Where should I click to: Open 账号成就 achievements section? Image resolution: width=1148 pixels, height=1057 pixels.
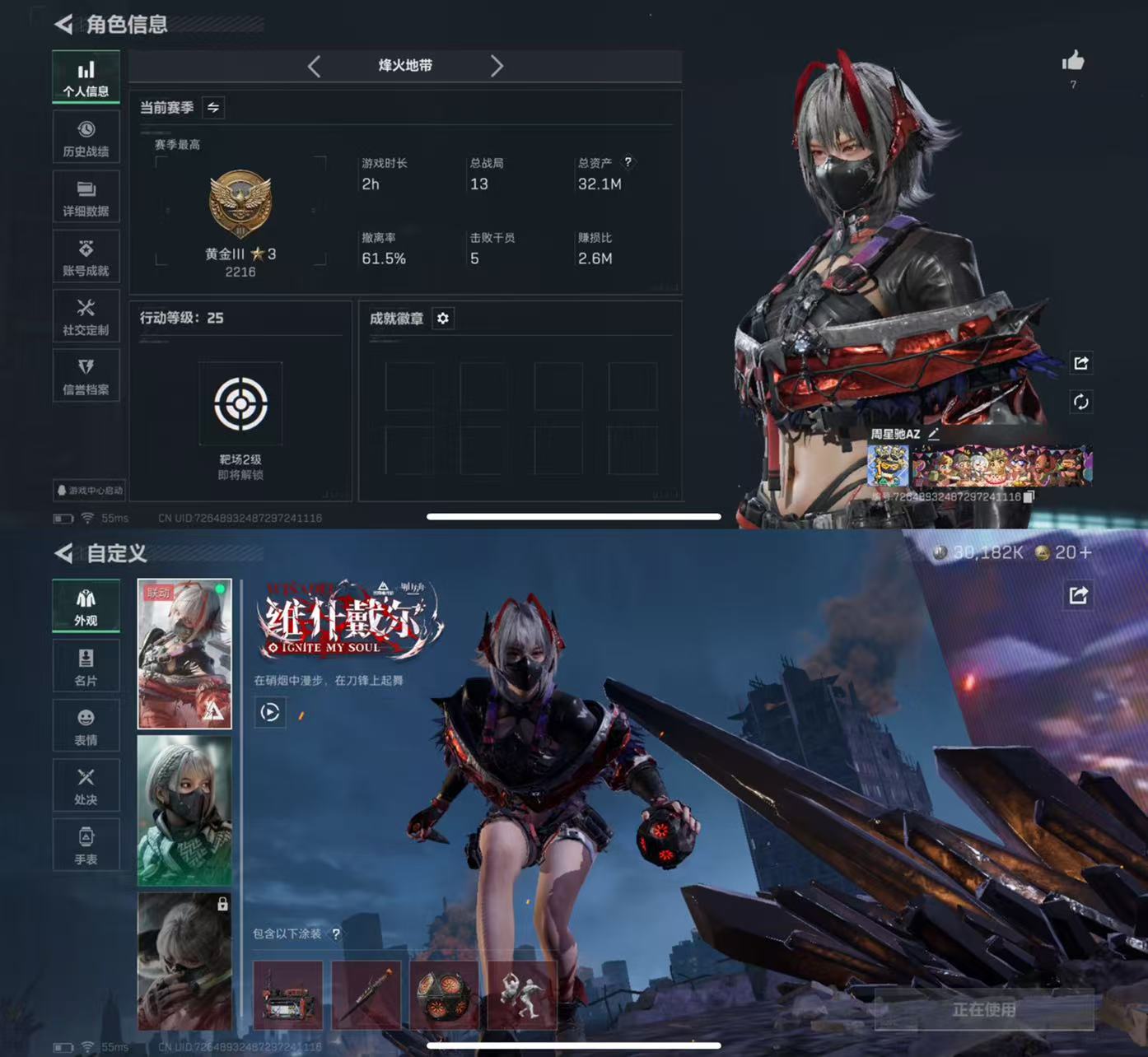click(x=86, y=256)
